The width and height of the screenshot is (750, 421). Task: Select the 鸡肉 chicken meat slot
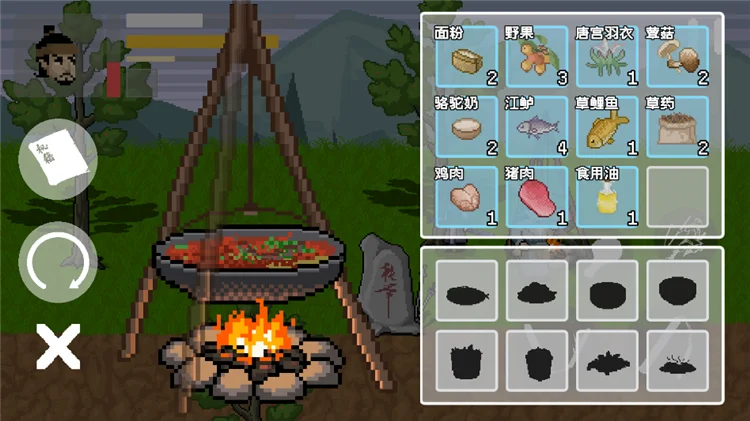click(x=465, y=197)
